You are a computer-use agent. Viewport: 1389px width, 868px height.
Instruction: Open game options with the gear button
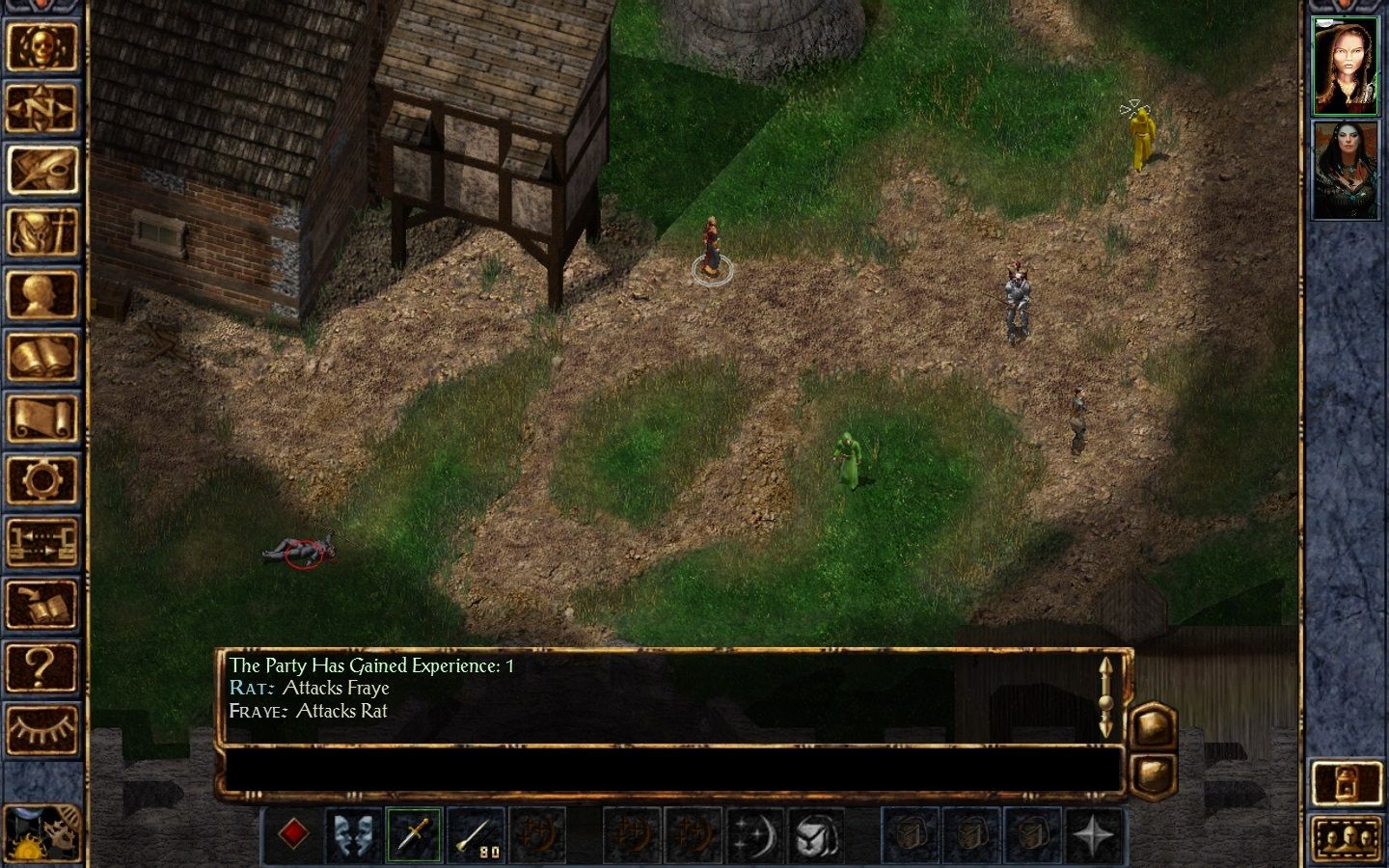(41, 480)
